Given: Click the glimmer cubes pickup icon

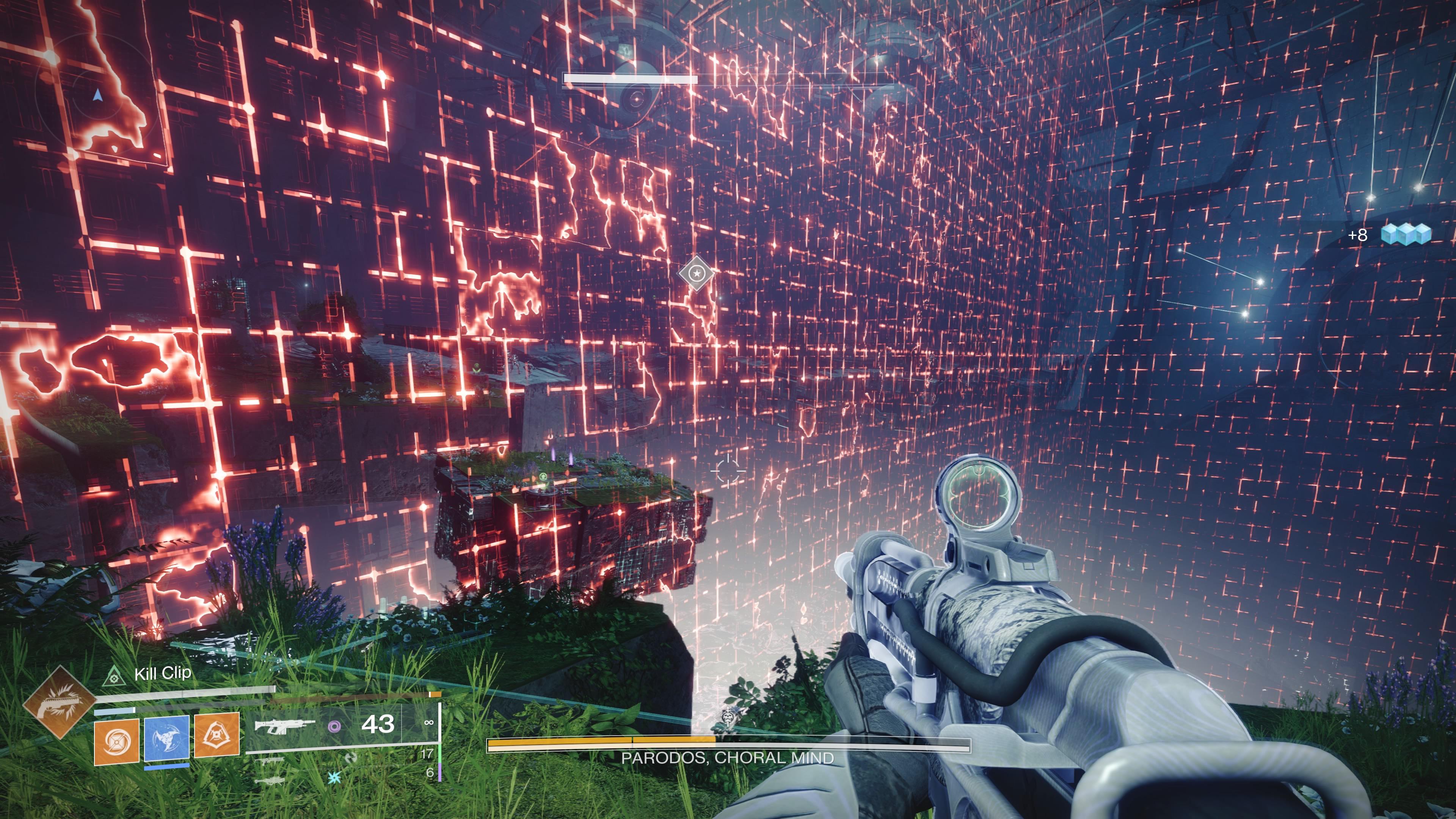Looking at the screenshot, I should [x=1406, y=234].
